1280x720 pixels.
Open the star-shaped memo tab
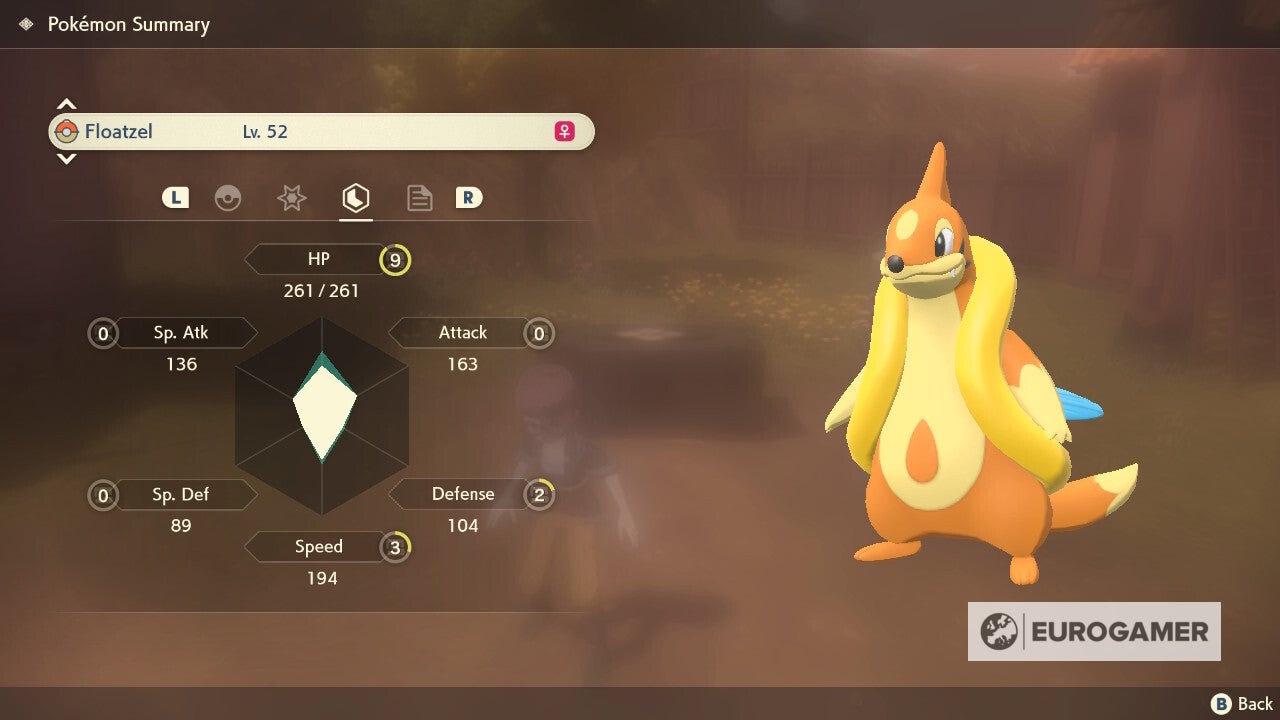292,197
